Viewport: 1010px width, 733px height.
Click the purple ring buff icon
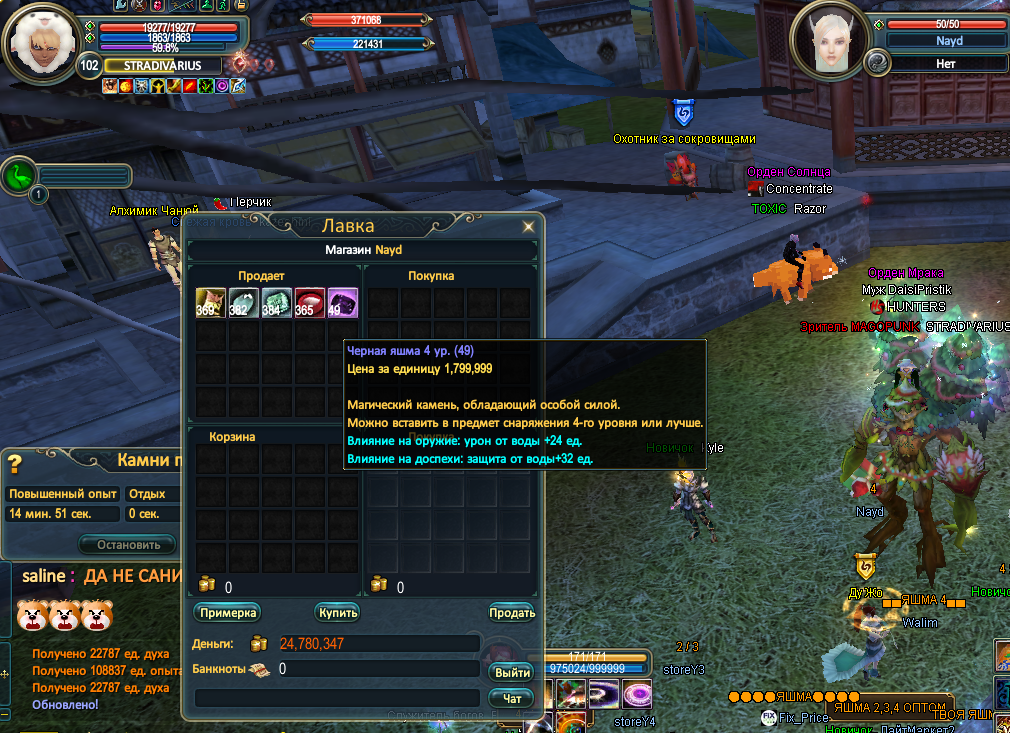(222, 87)
